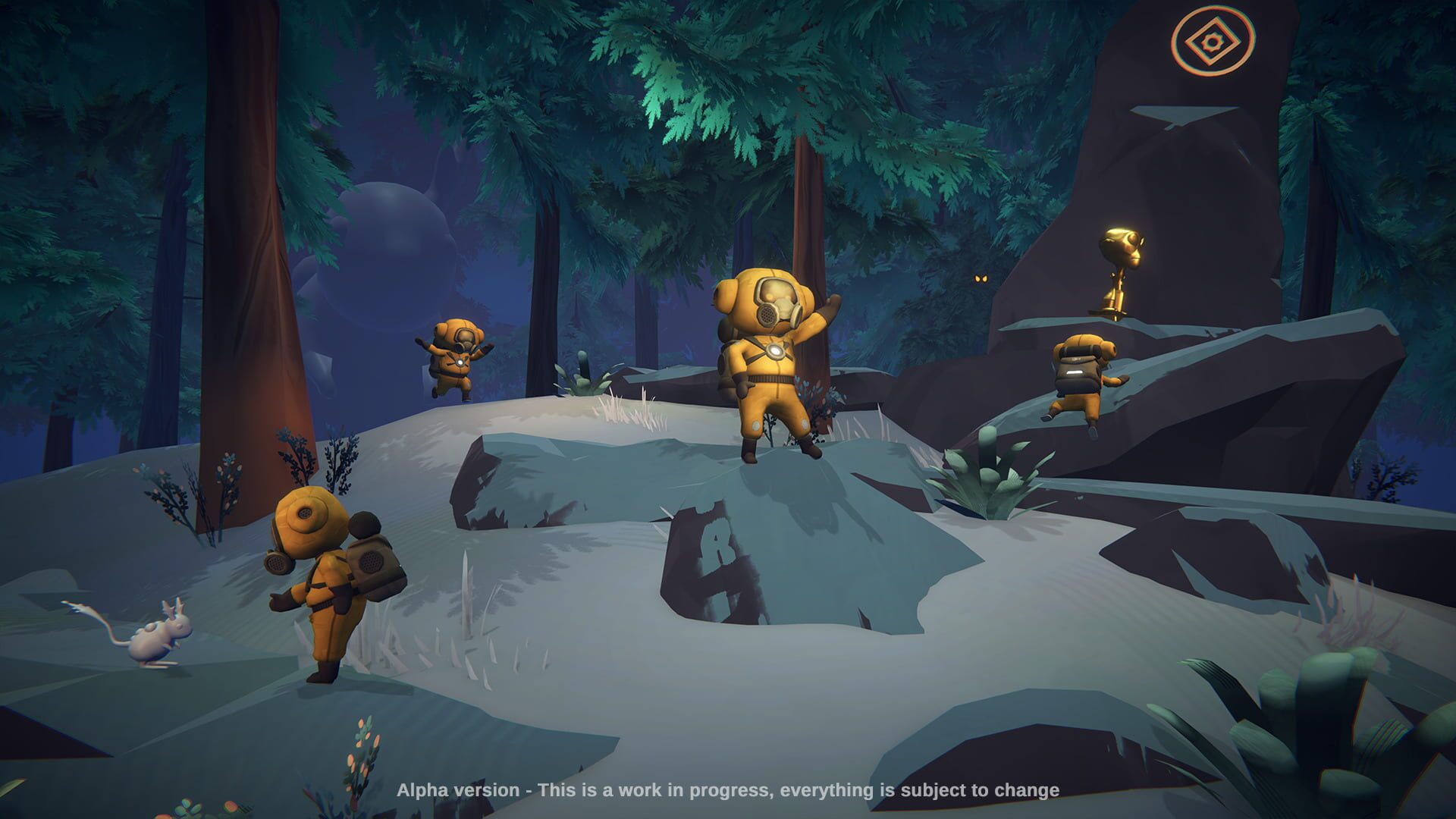Click the glowing chest light on the central character
Viewport: 1456px width, 819px height.
(775, 349)
